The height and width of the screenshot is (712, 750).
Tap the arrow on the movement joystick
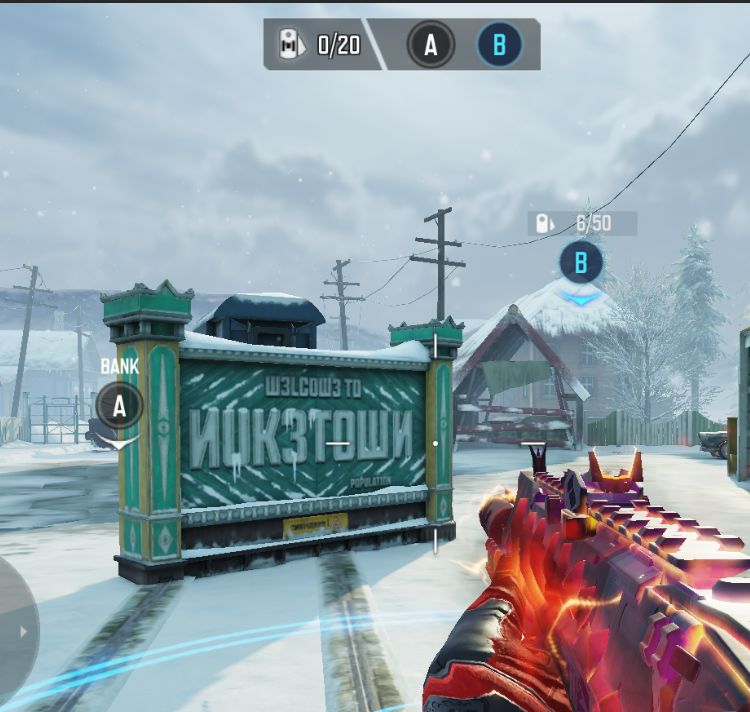click(x=24, y=632)
